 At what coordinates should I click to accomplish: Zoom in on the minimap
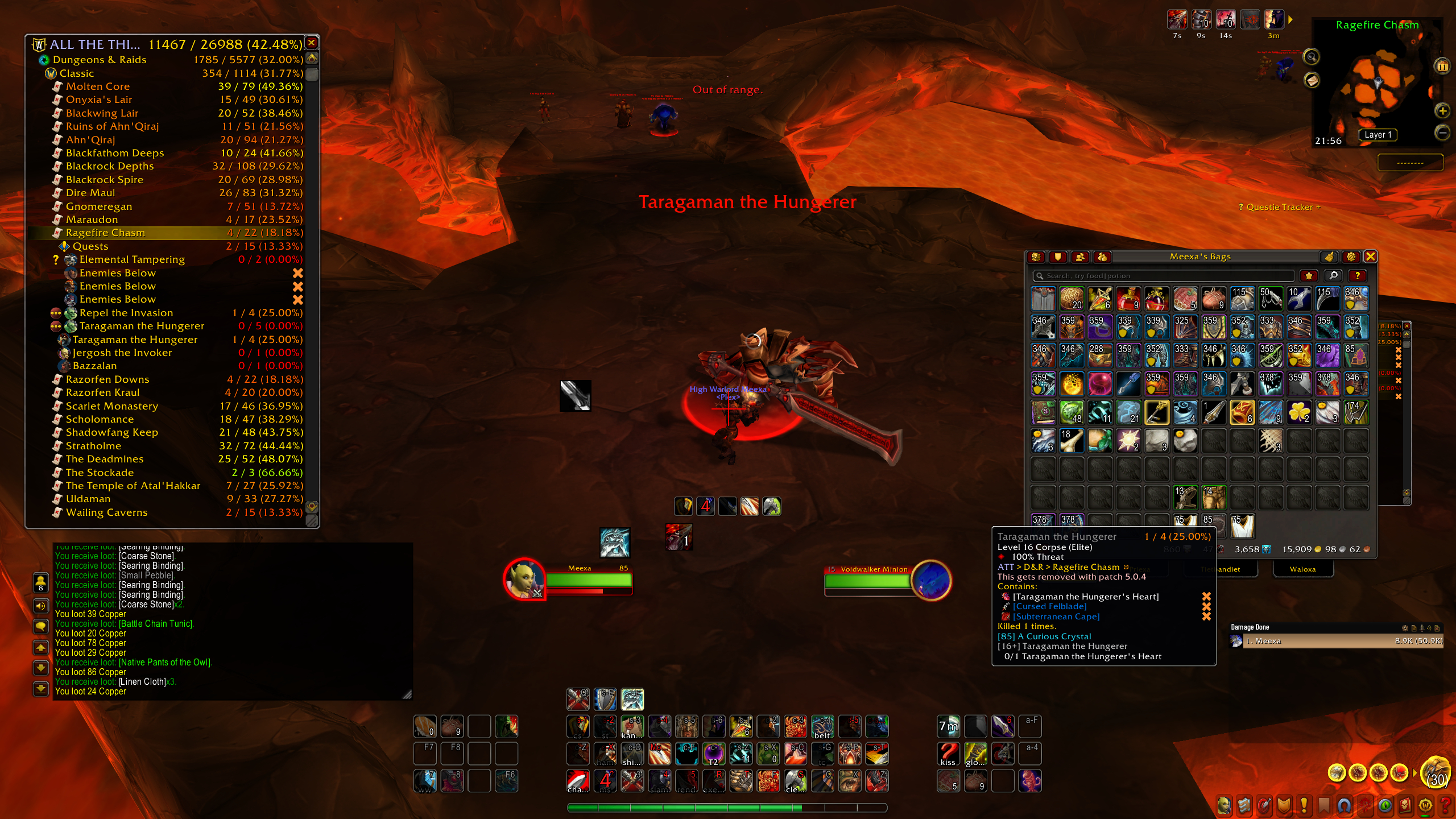1442,111
